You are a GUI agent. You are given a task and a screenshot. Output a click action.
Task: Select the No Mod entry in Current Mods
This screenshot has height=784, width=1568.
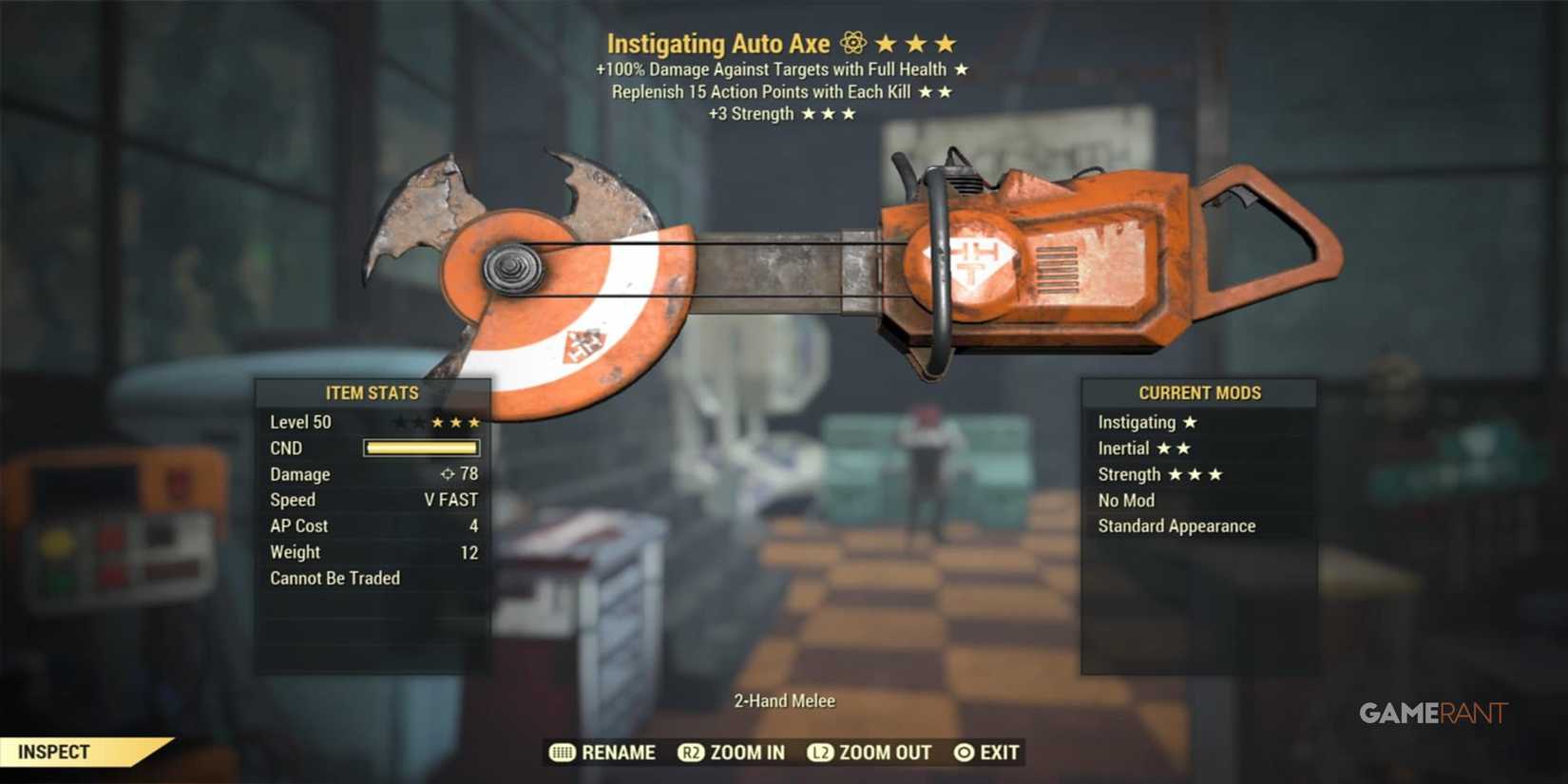pyautogui.click(x=1127, y=500)
